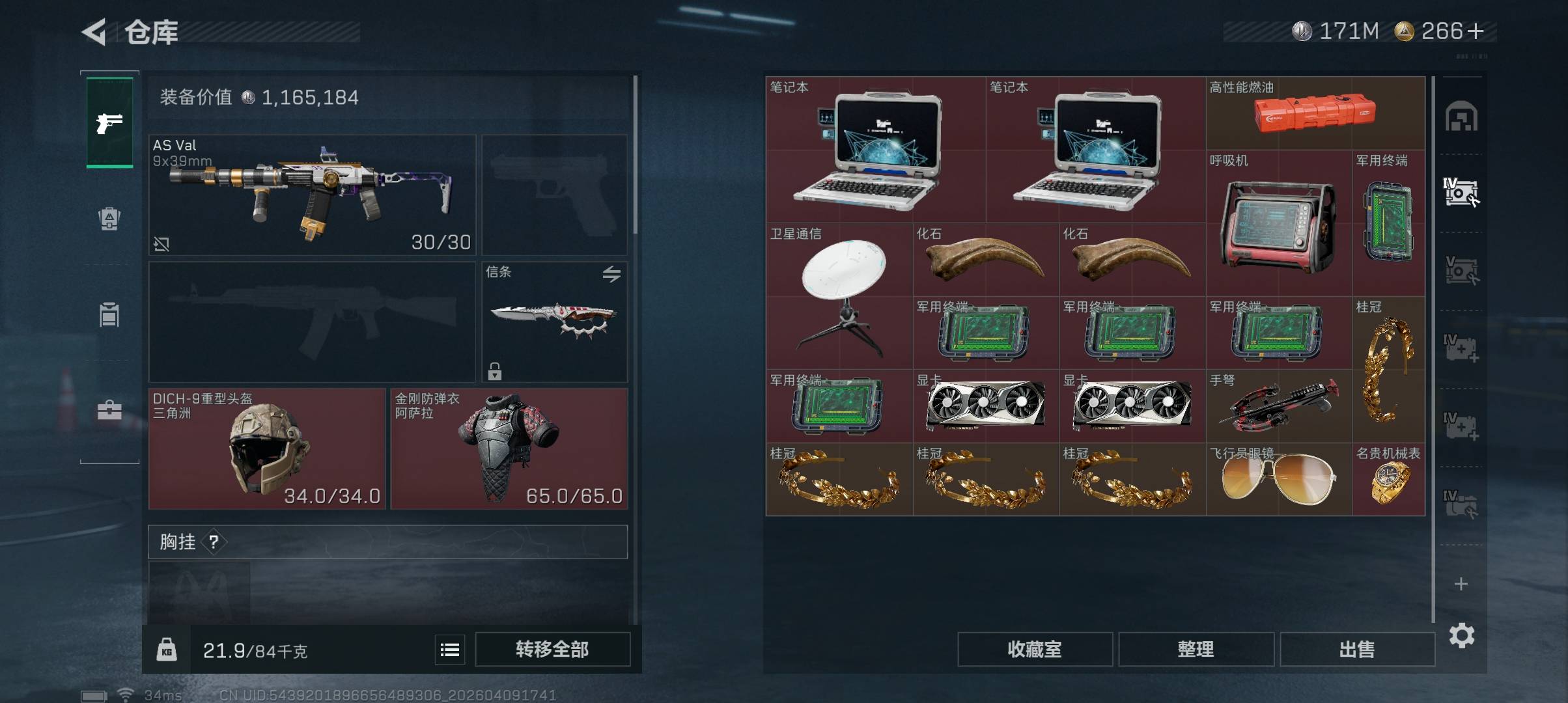Select the AS Val weapon slot
Viewport: 1568px width, 703px height.
(313, 195)
